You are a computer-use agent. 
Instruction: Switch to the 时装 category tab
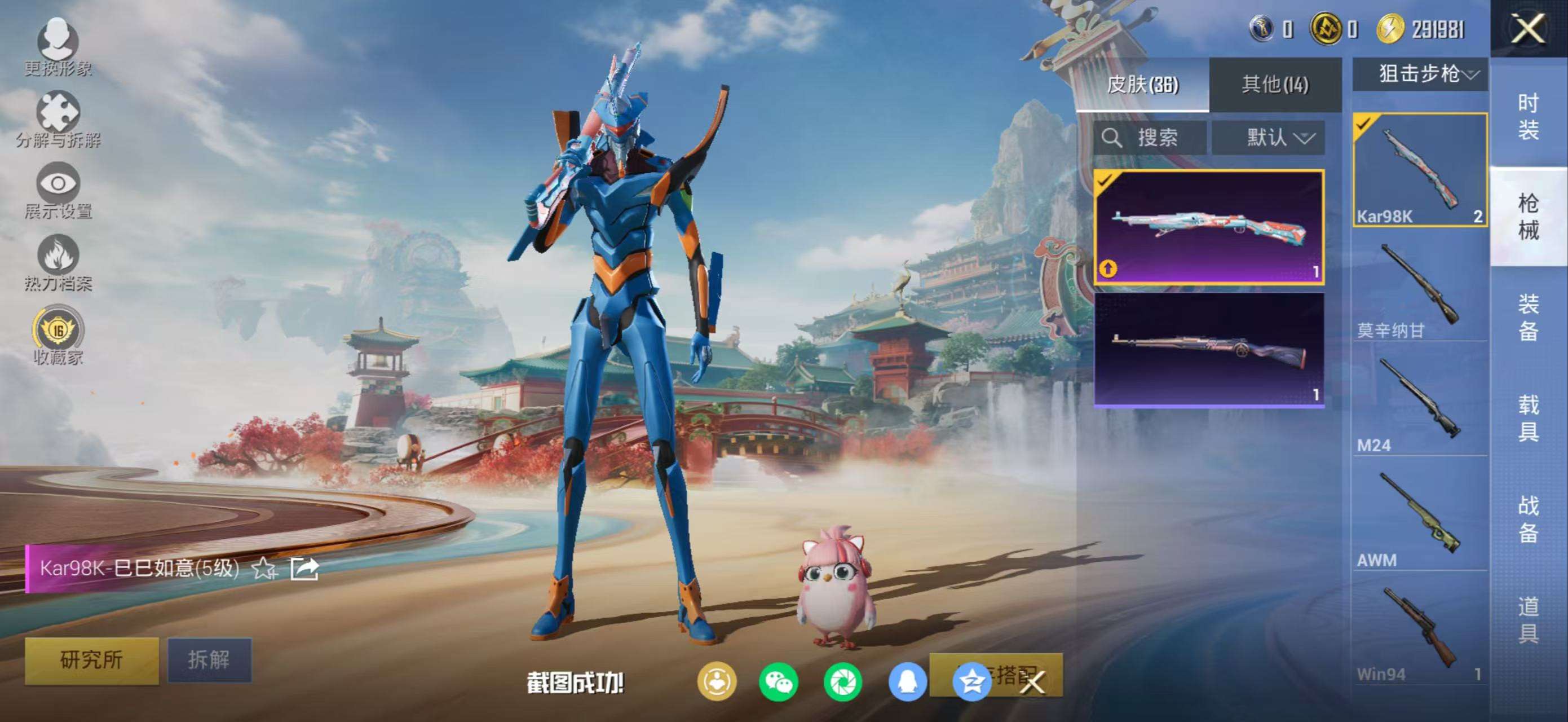click(x=1528, y=116)
